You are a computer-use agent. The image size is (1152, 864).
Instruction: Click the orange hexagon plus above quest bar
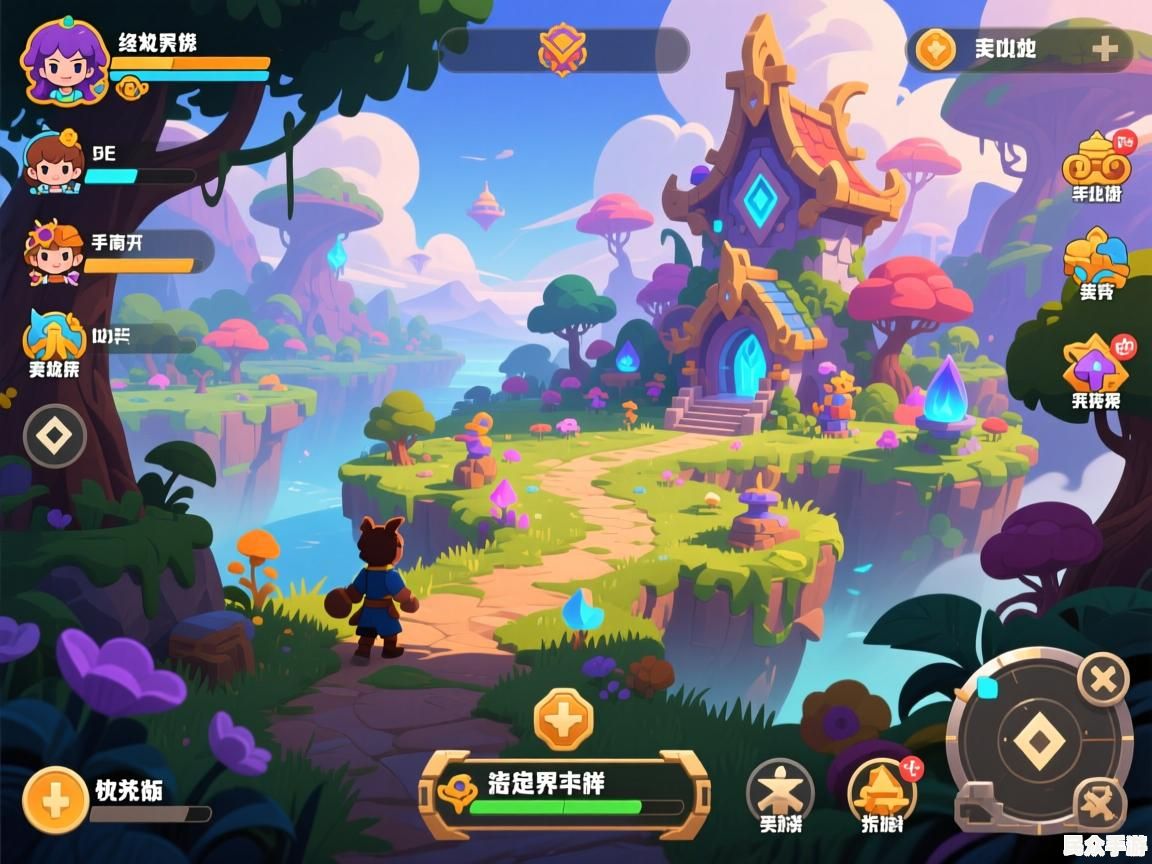click(x=563, y=718)
